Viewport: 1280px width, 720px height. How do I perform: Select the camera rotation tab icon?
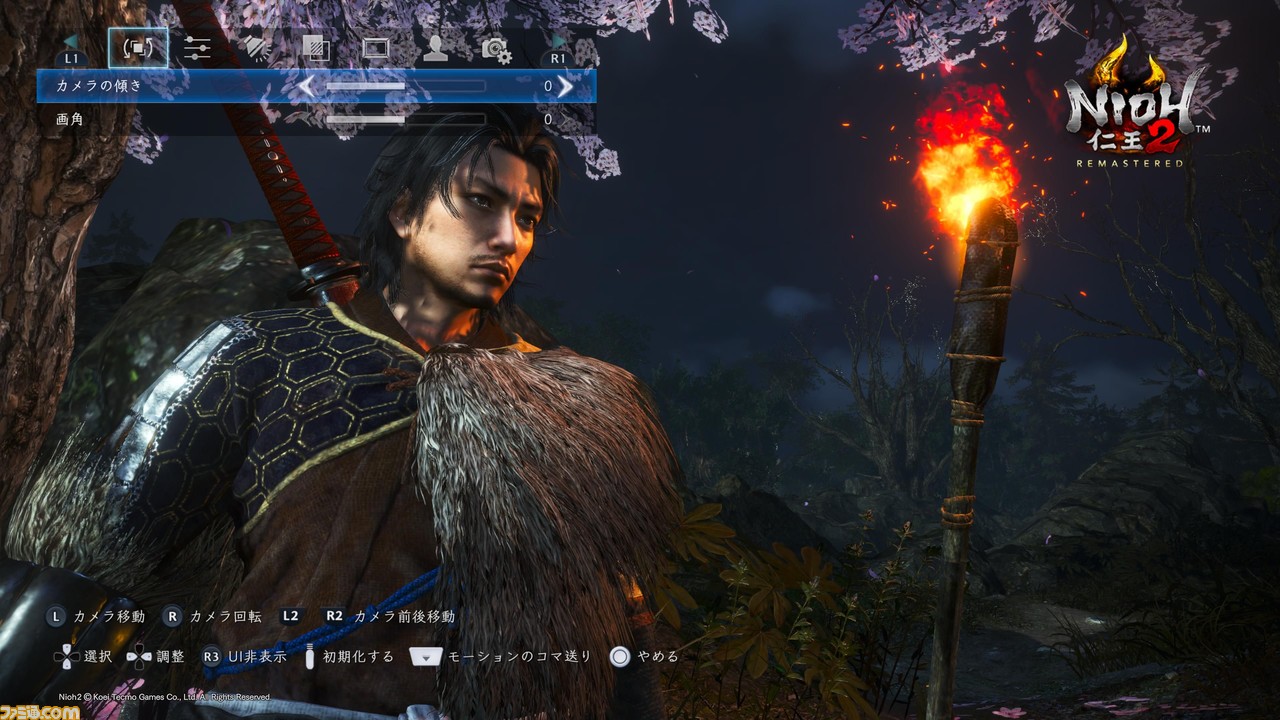coord(138,48)
